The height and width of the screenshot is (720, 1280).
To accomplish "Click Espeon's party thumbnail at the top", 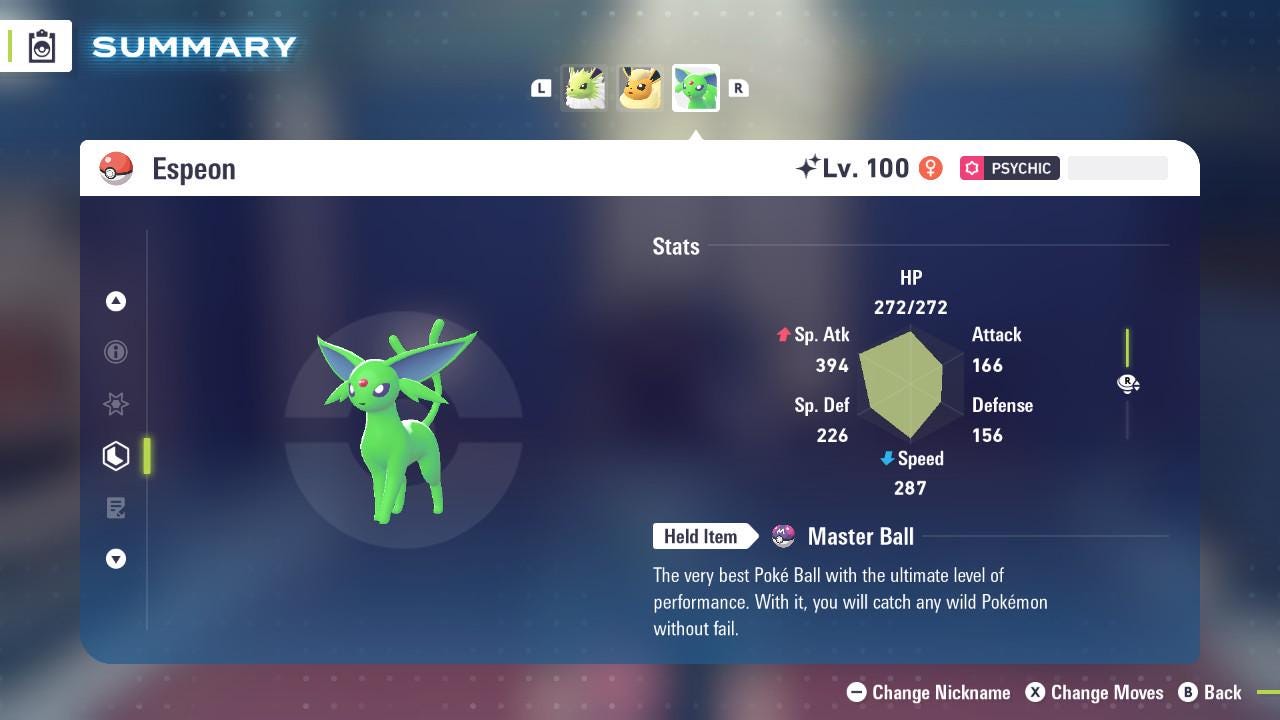I will coord(695,88).
